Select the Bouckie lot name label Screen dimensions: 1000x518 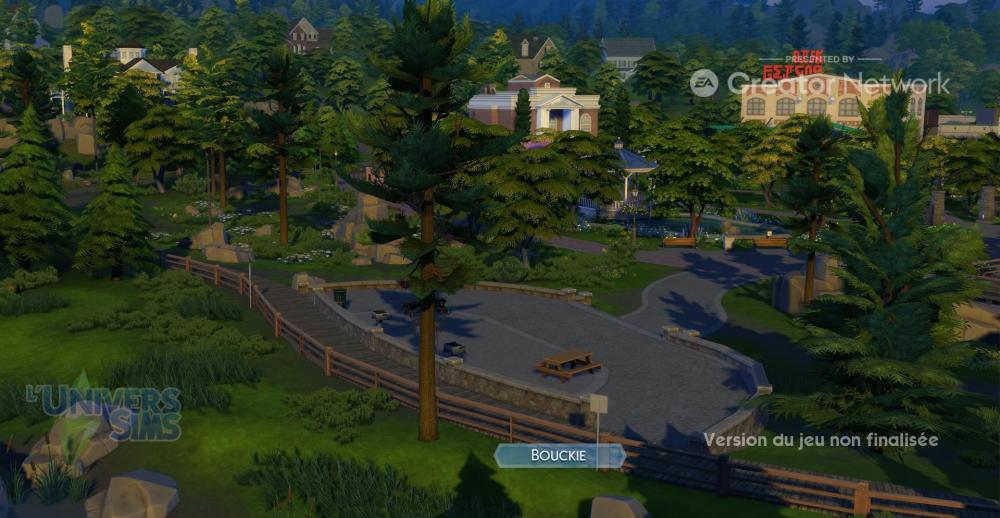560,456
